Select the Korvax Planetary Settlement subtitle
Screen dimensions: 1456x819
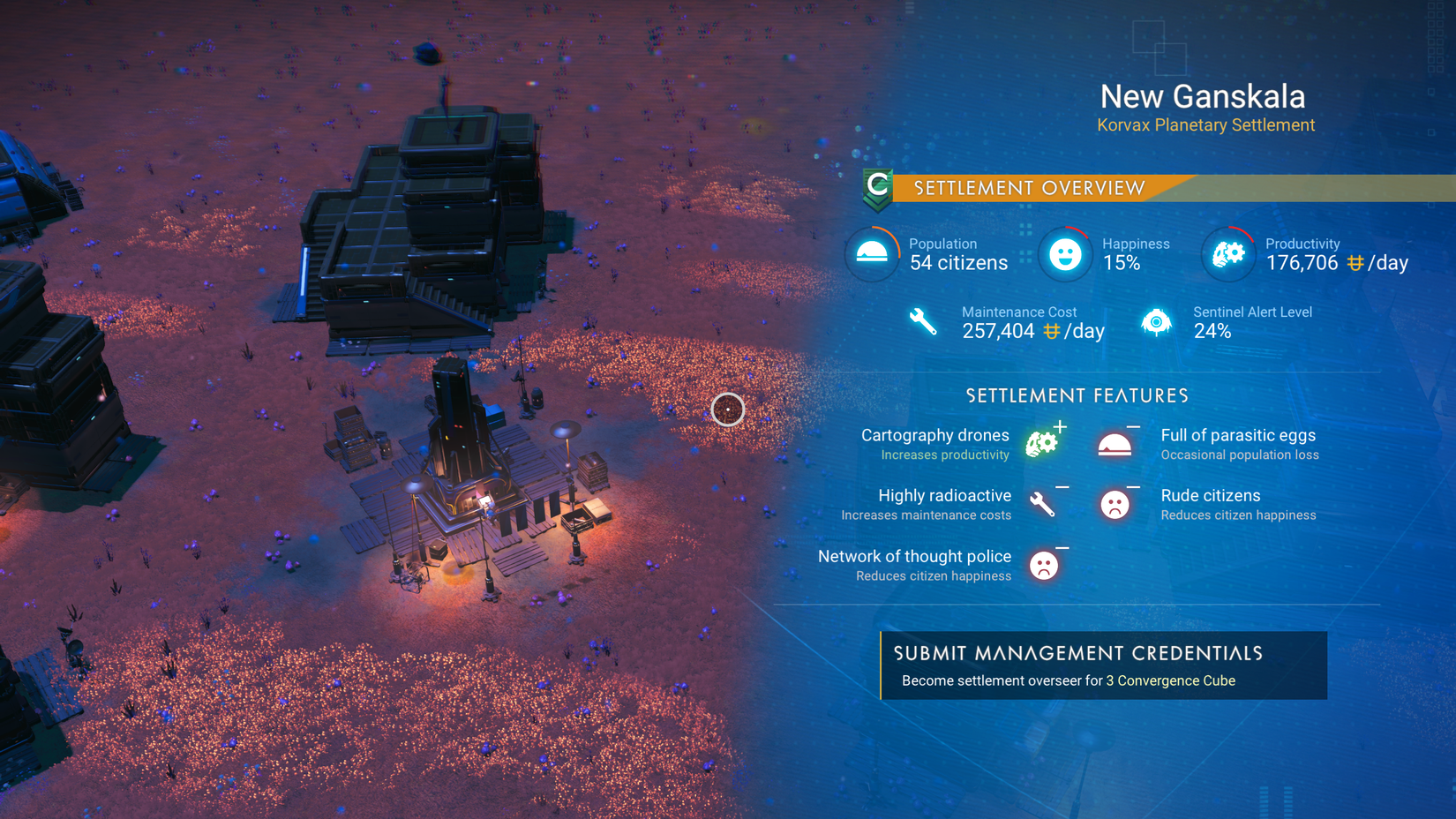1205,124
